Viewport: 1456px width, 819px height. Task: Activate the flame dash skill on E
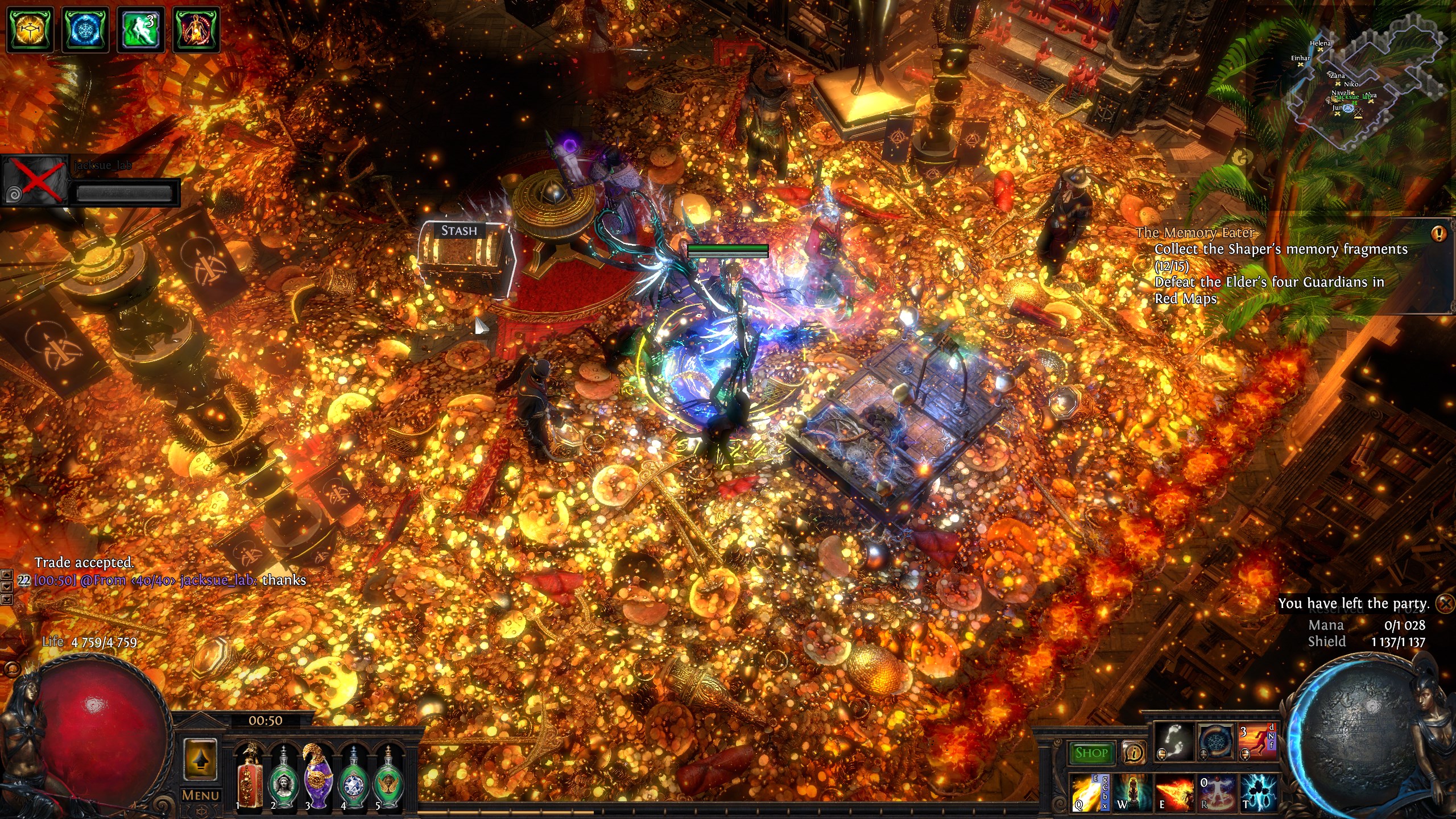[1173, 793]
